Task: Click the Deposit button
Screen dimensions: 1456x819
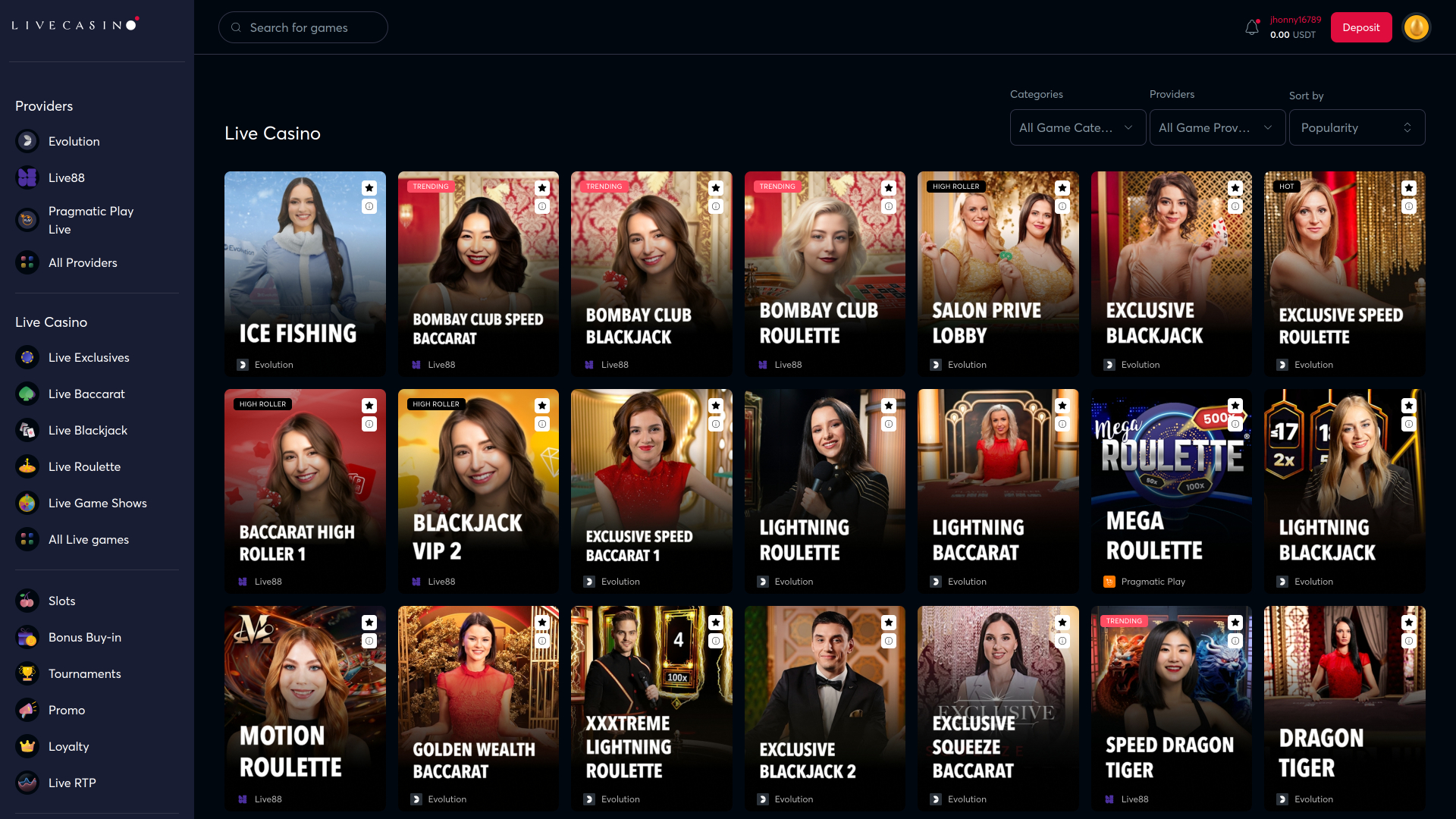Action: [x=1360, y=27]
